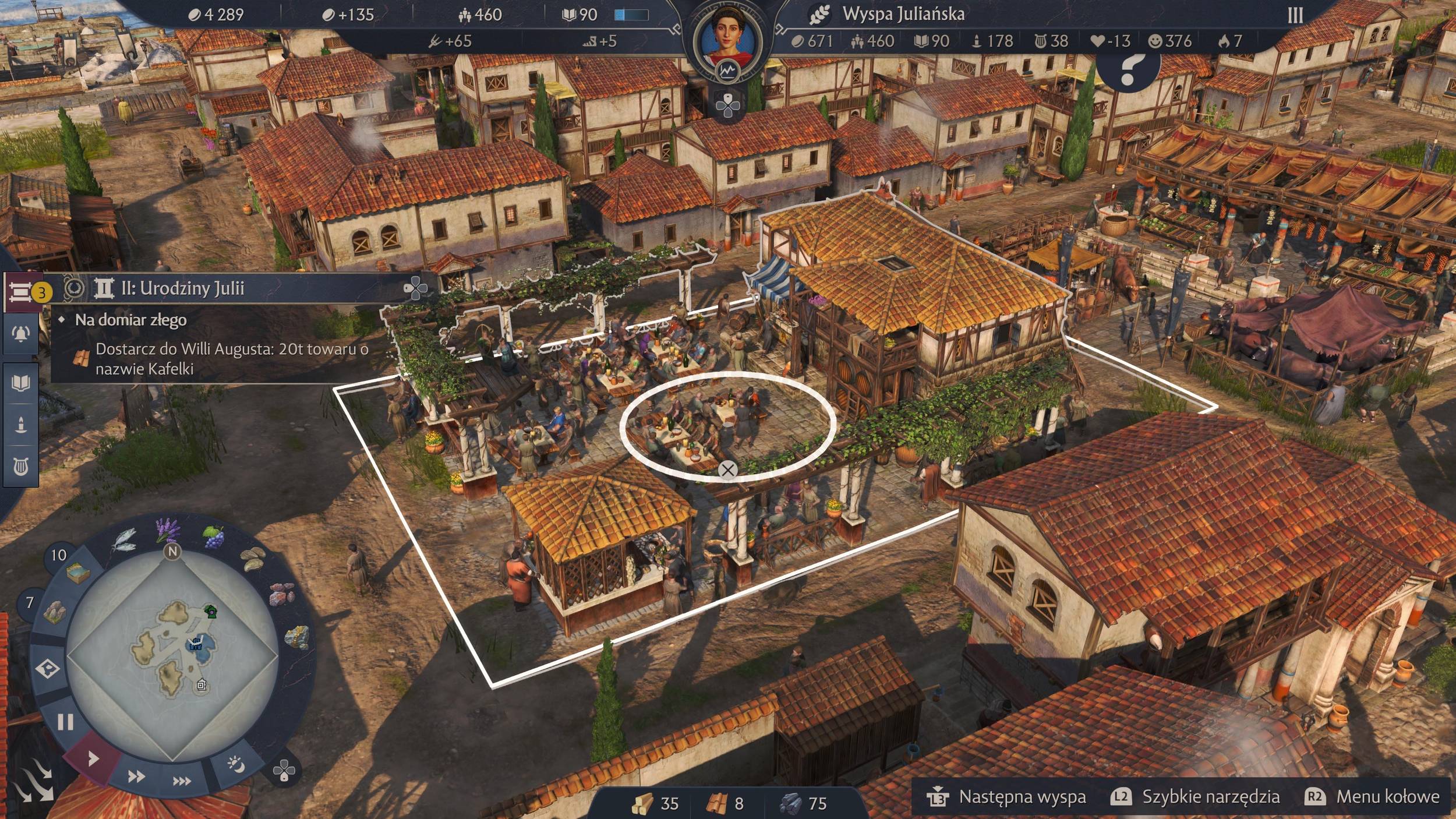
Task: Open the quest list scroll tab
Action: 20,290
